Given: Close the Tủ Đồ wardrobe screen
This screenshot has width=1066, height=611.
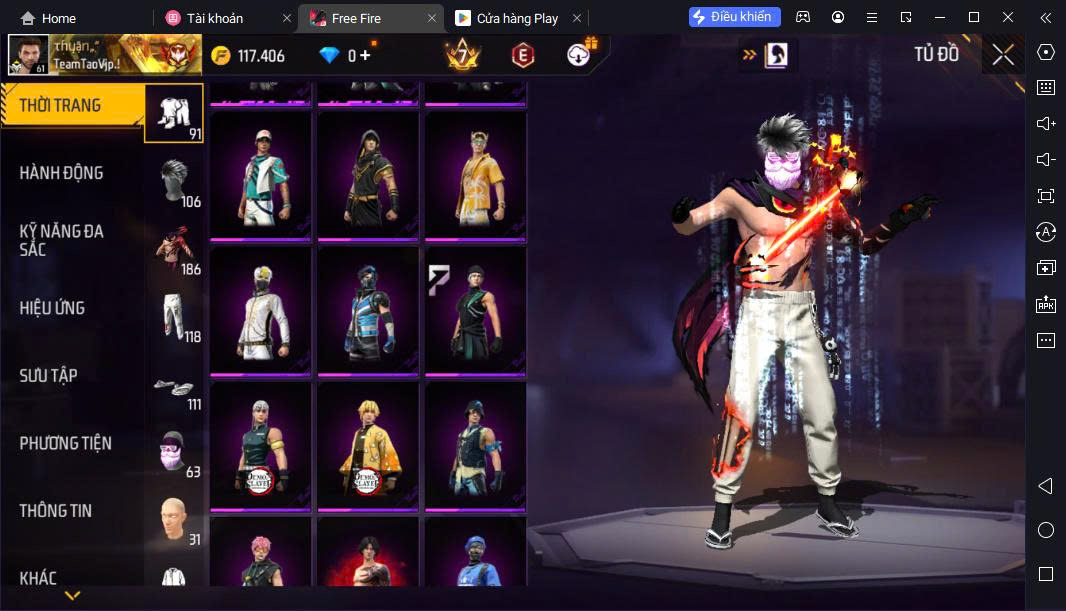Looking at the screenshot, I should 1003,55.
